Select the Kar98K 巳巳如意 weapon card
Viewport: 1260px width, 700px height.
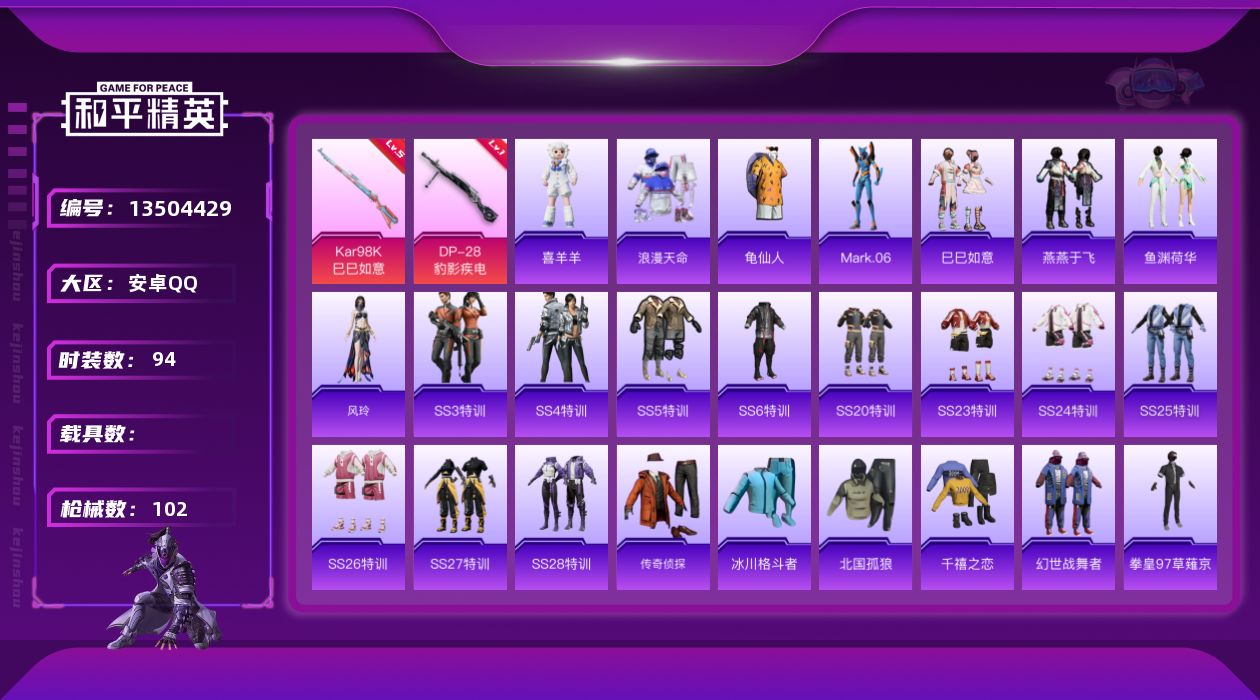tap(358, 211)
